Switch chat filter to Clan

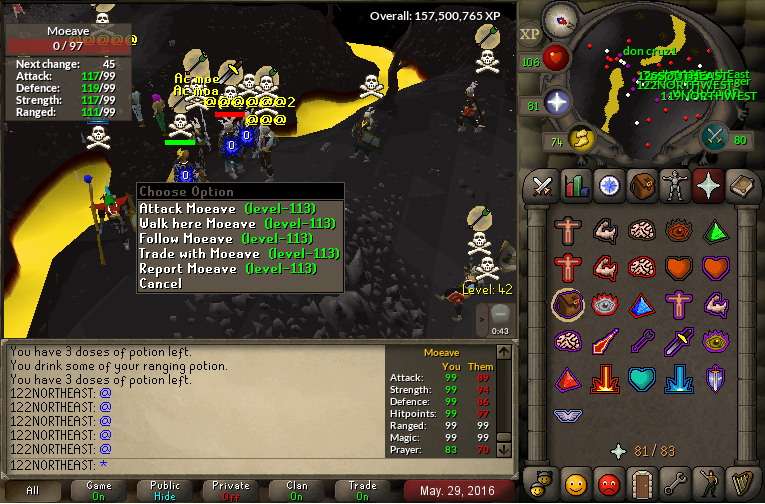click(x=297, y=490)
